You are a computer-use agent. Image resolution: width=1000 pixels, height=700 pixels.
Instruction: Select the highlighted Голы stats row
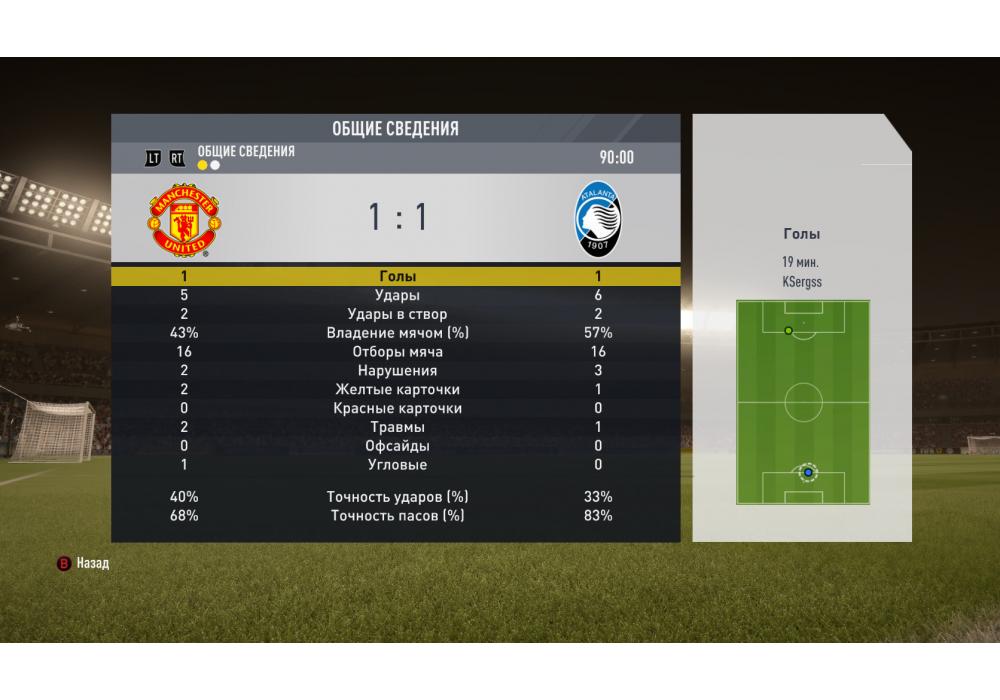(x=397, y=276)
